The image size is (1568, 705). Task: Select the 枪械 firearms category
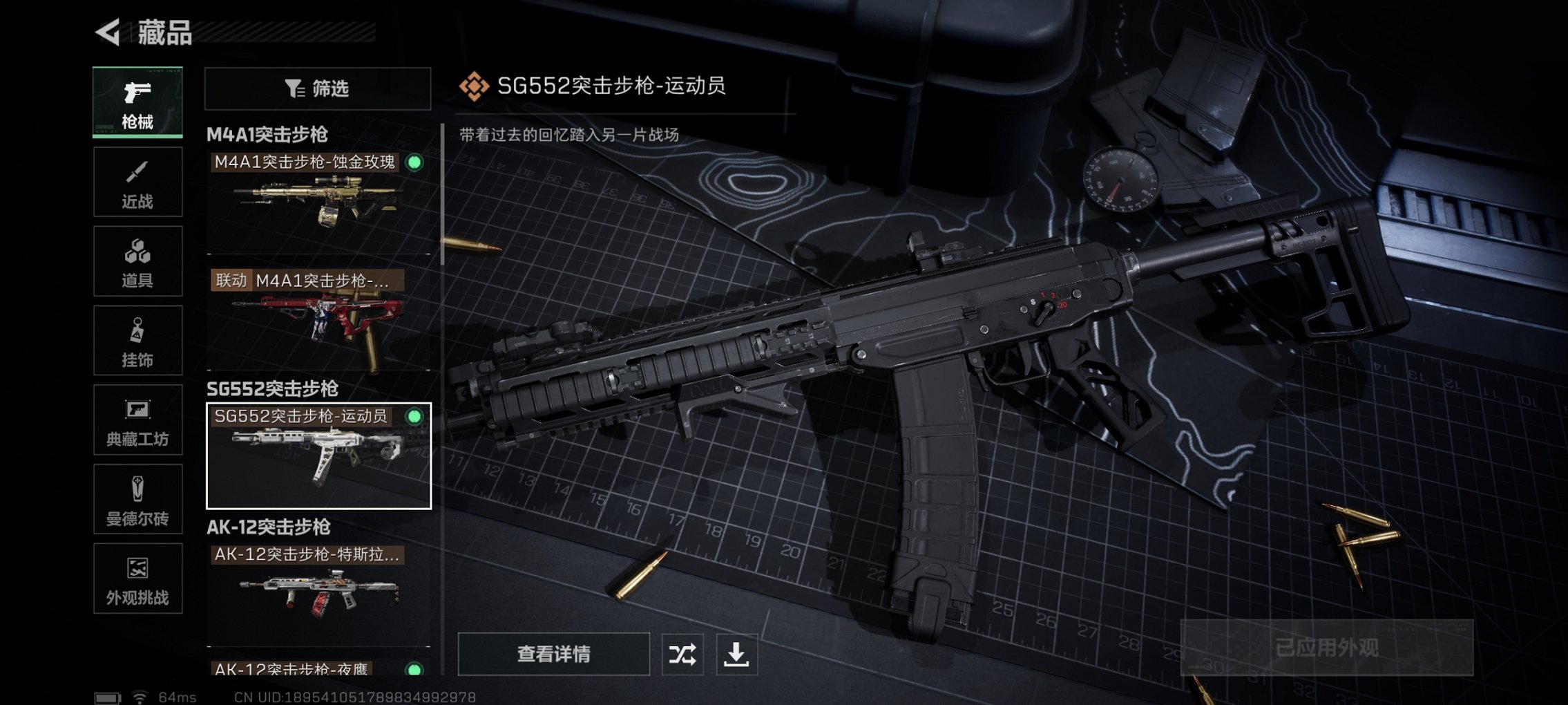click(x=137, y=102)
